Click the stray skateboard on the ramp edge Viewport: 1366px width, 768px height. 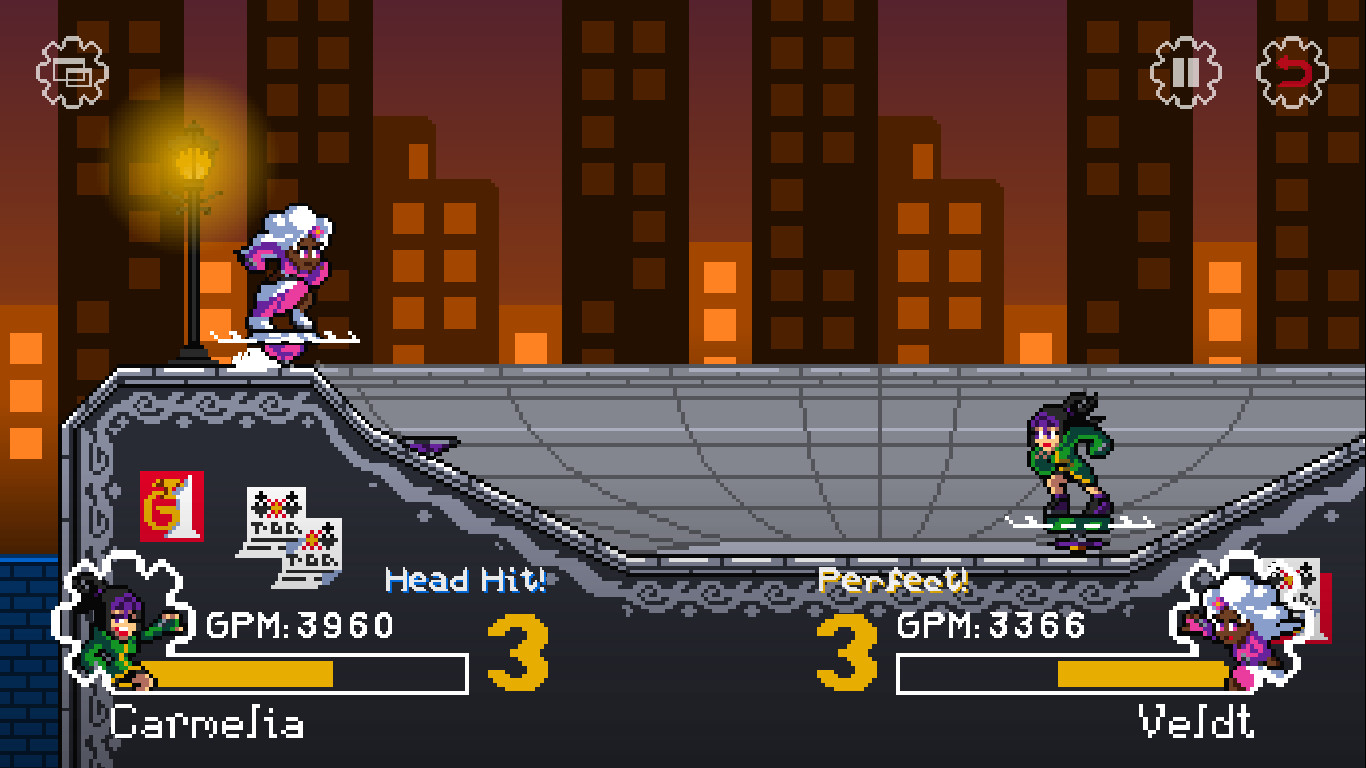click(432, 441)
